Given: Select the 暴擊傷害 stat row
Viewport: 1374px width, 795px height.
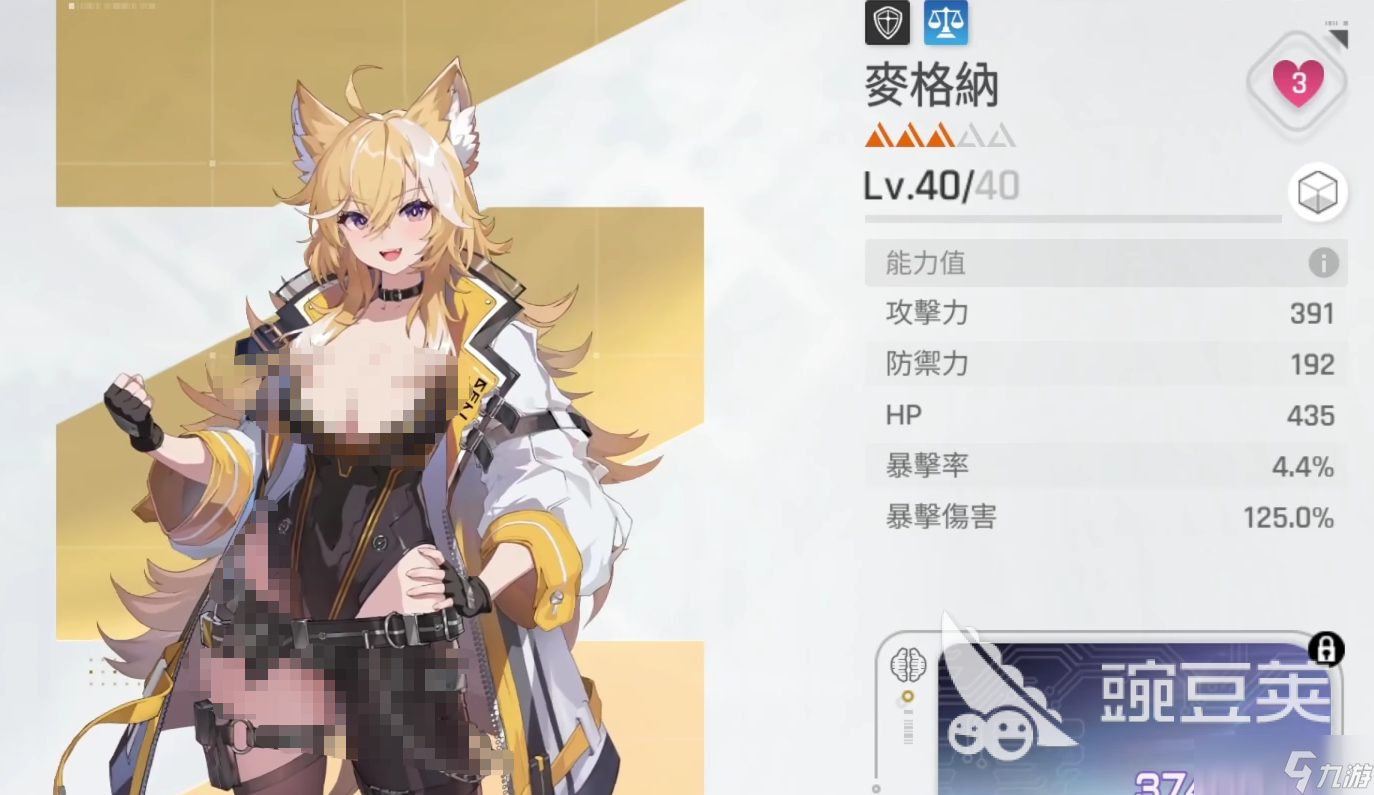Looking at the screenshot, I should click(x=1100, y=518).
